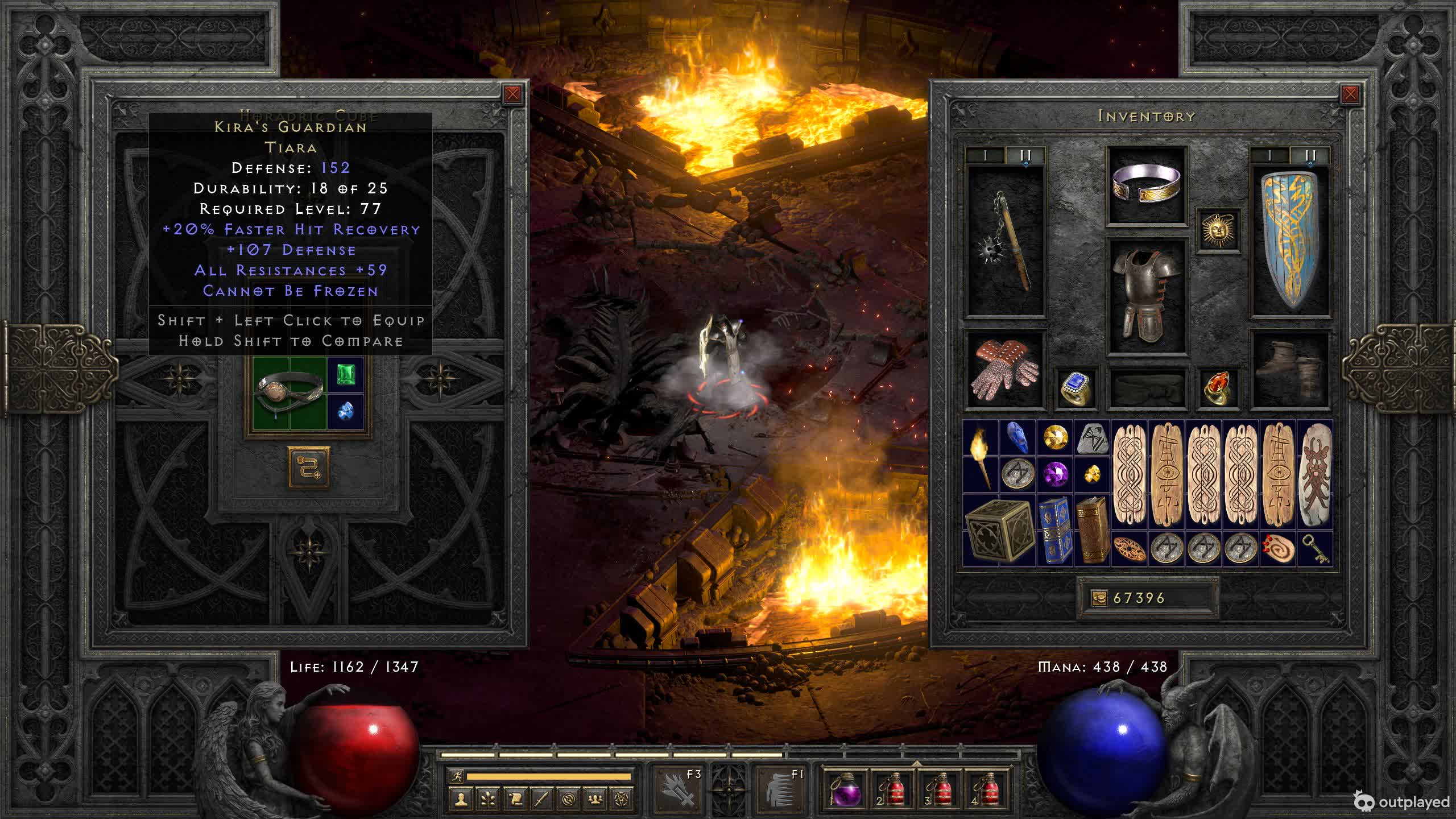Select the equipped circlet helm slot
Image resolution: width=1456 pixels, height=819 pixels.
click(x=1147, y=185)
